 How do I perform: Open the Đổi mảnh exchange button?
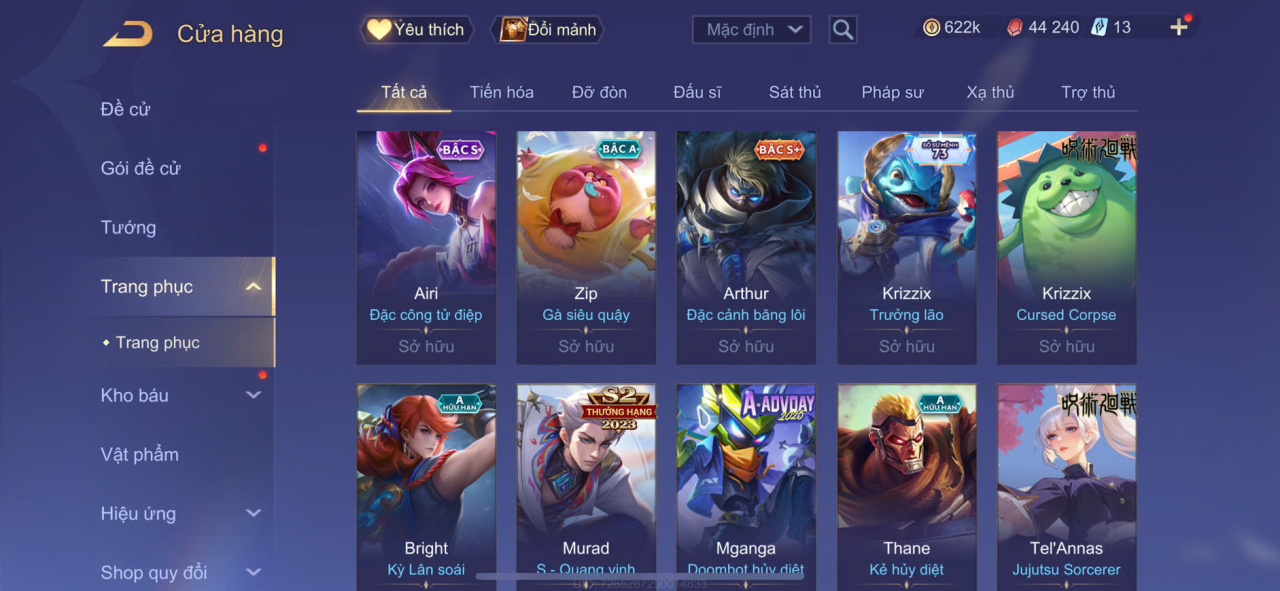548,30
